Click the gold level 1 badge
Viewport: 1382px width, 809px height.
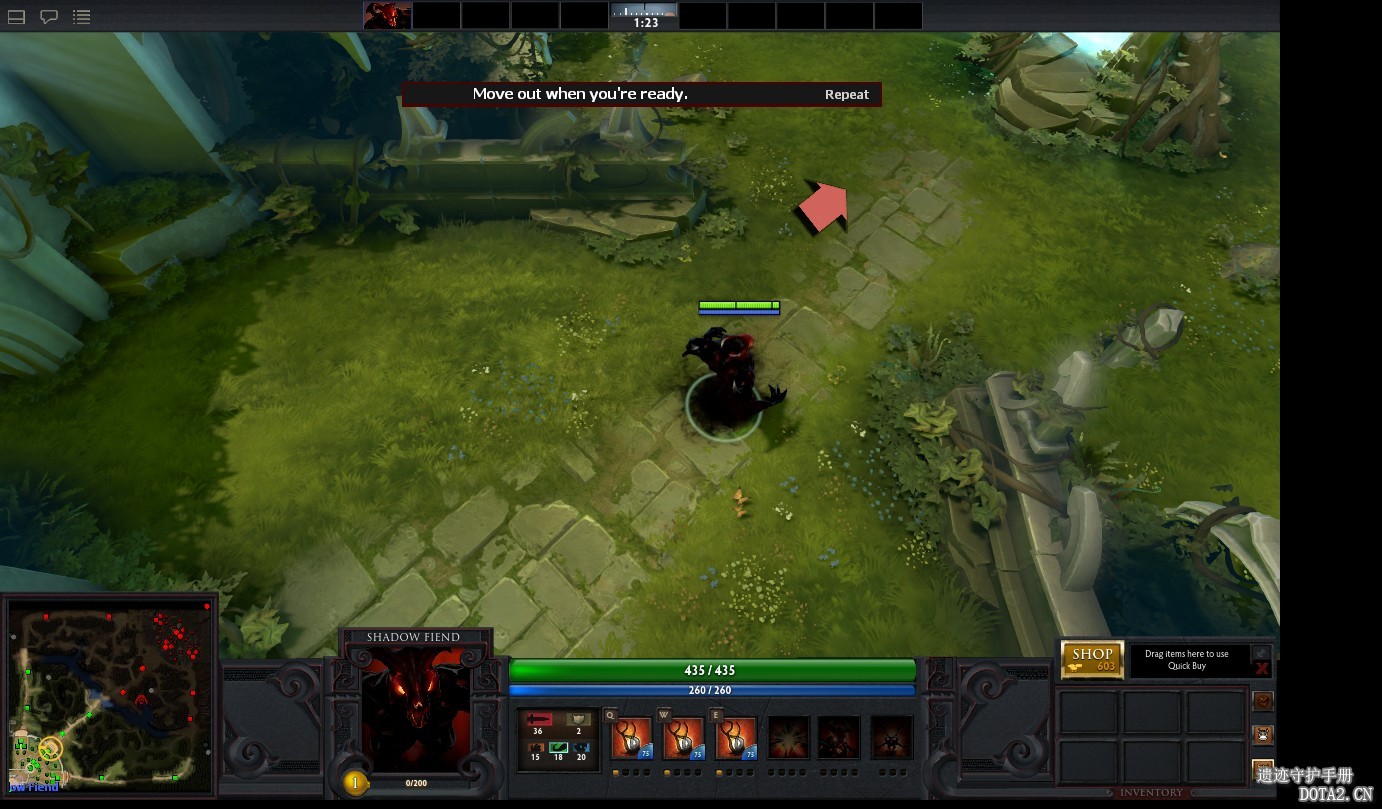354,782
